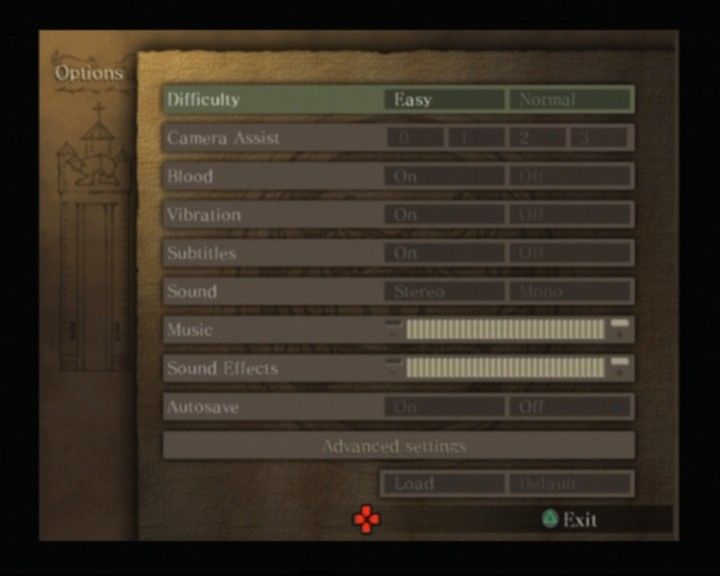The image size is (720, 576).
Task: Choose Stereo sound output
Action: click(444, 292)
